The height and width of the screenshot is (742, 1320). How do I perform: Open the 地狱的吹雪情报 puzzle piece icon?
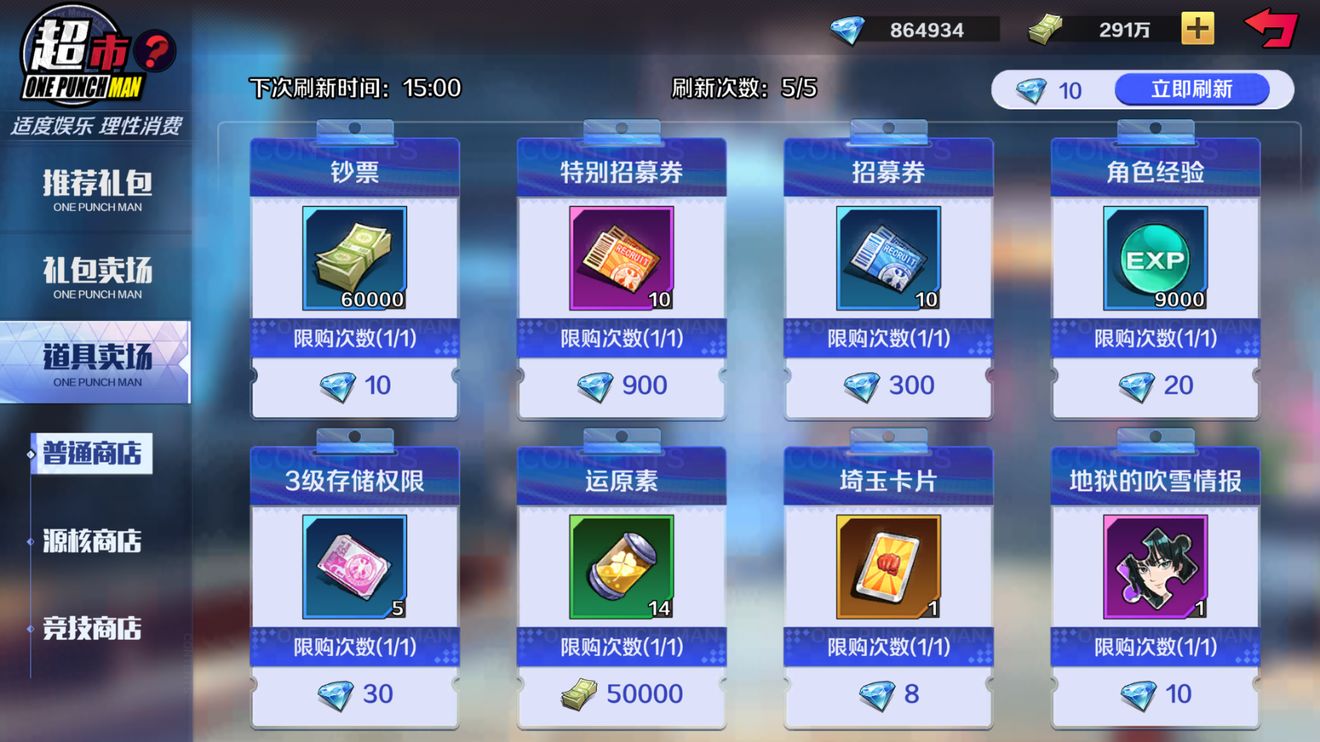tap(1155, 566)
